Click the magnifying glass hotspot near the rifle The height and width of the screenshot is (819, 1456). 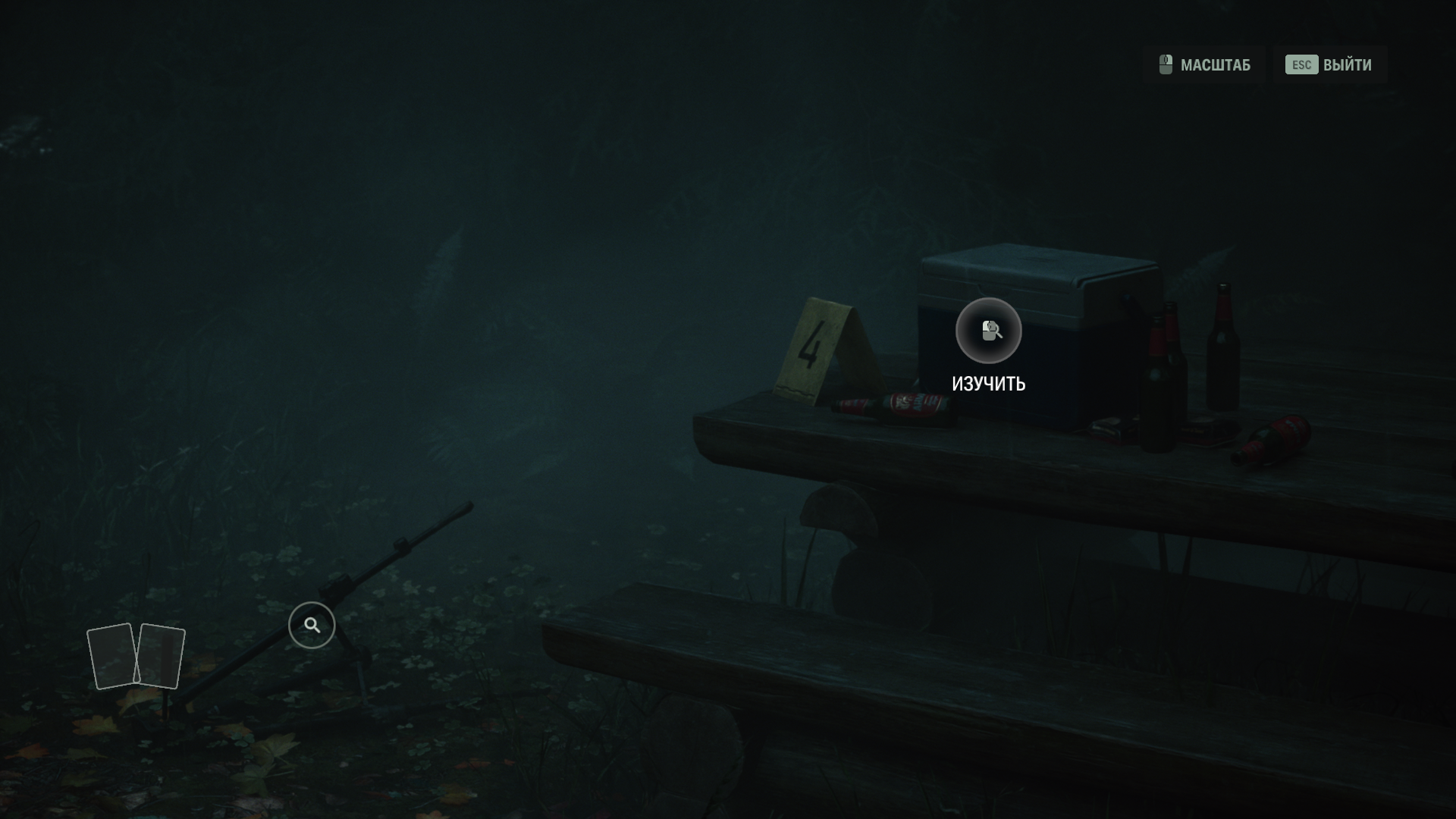[311, 624]
